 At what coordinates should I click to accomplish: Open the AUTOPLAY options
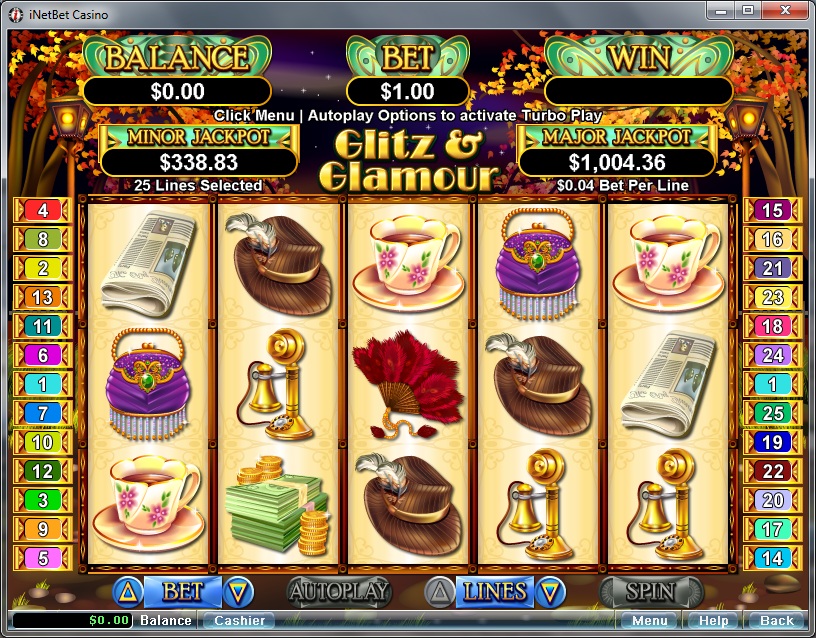pos(338,591)
